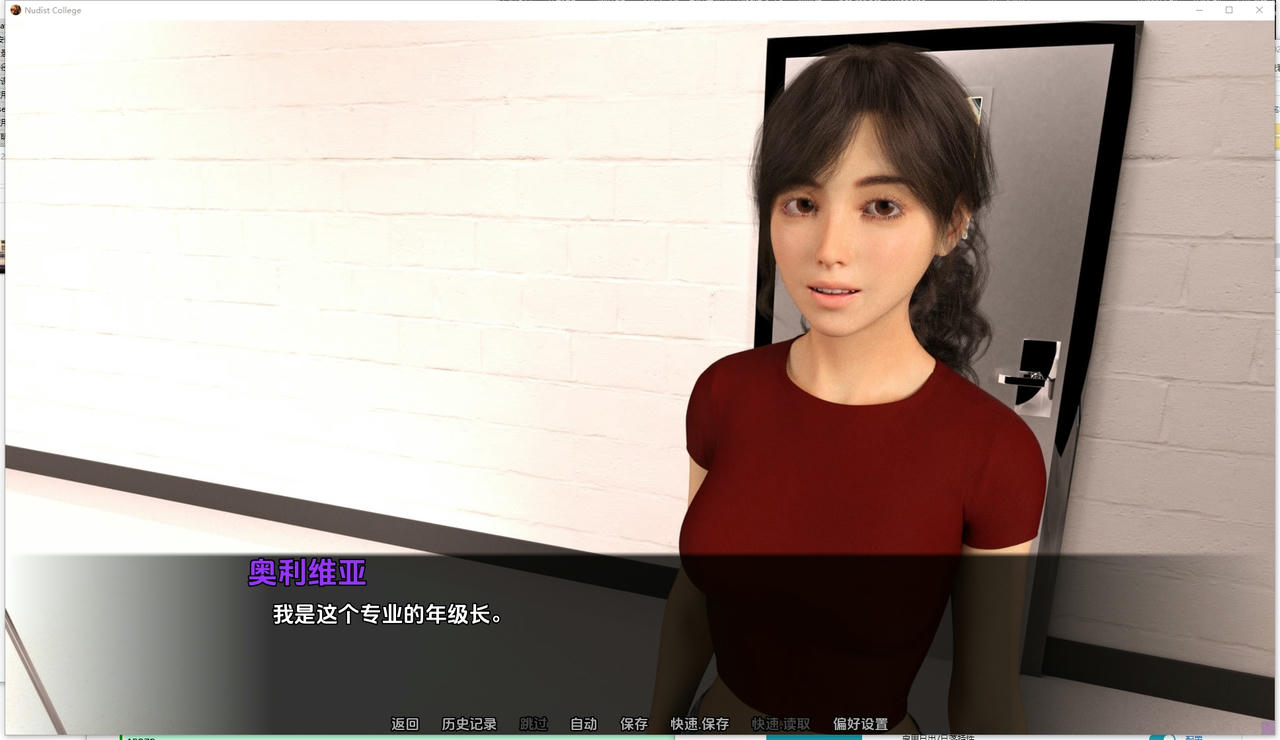Click the Nudist College icon in the title bar
1280x740 pixels.
(14, 10)
